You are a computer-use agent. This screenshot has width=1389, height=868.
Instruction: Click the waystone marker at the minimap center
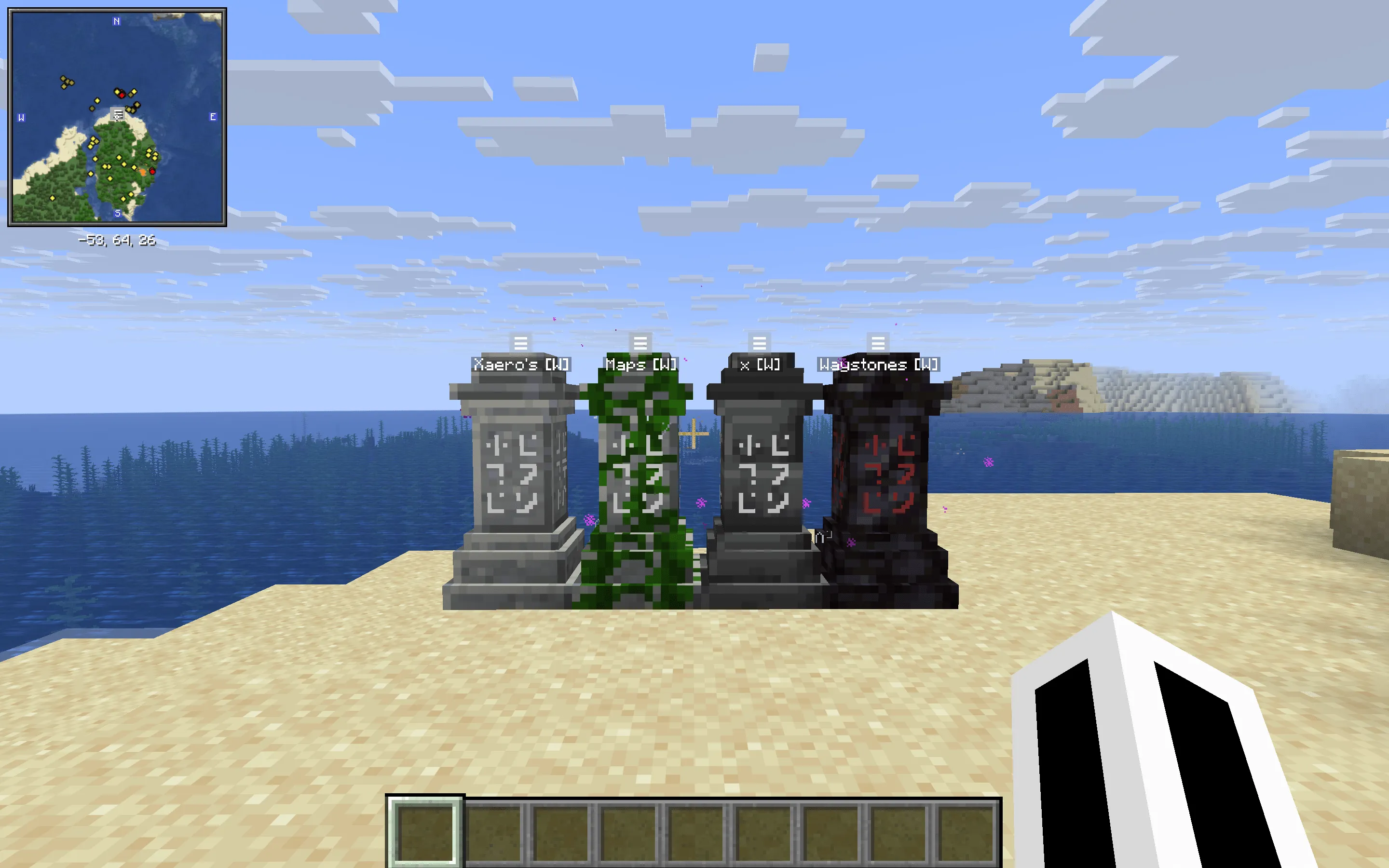(x=117, y=115)
